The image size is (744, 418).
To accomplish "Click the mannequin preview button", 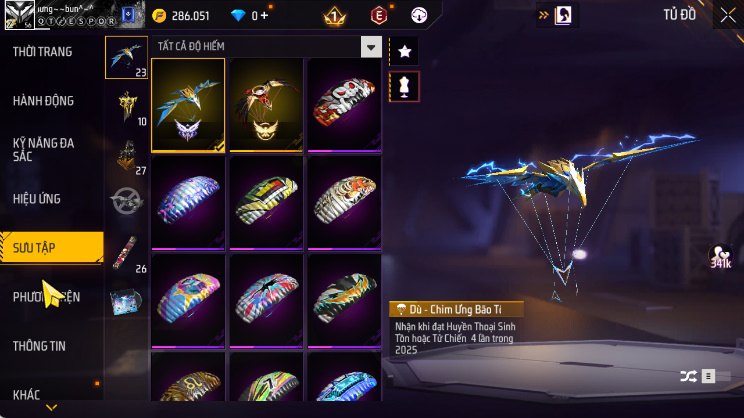I will point(404,87).
